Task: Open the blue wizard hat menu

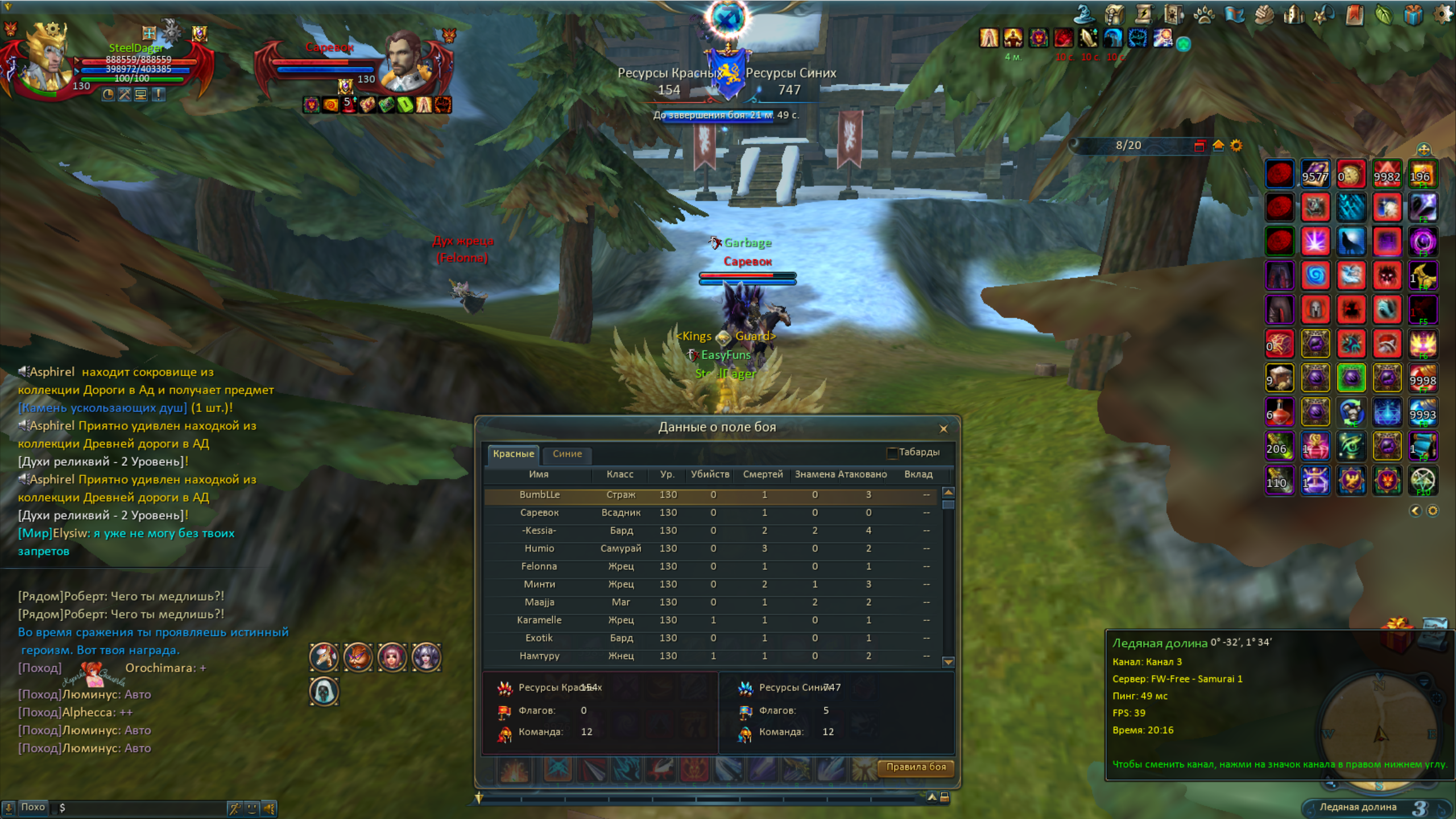Action: [1084, 14]
